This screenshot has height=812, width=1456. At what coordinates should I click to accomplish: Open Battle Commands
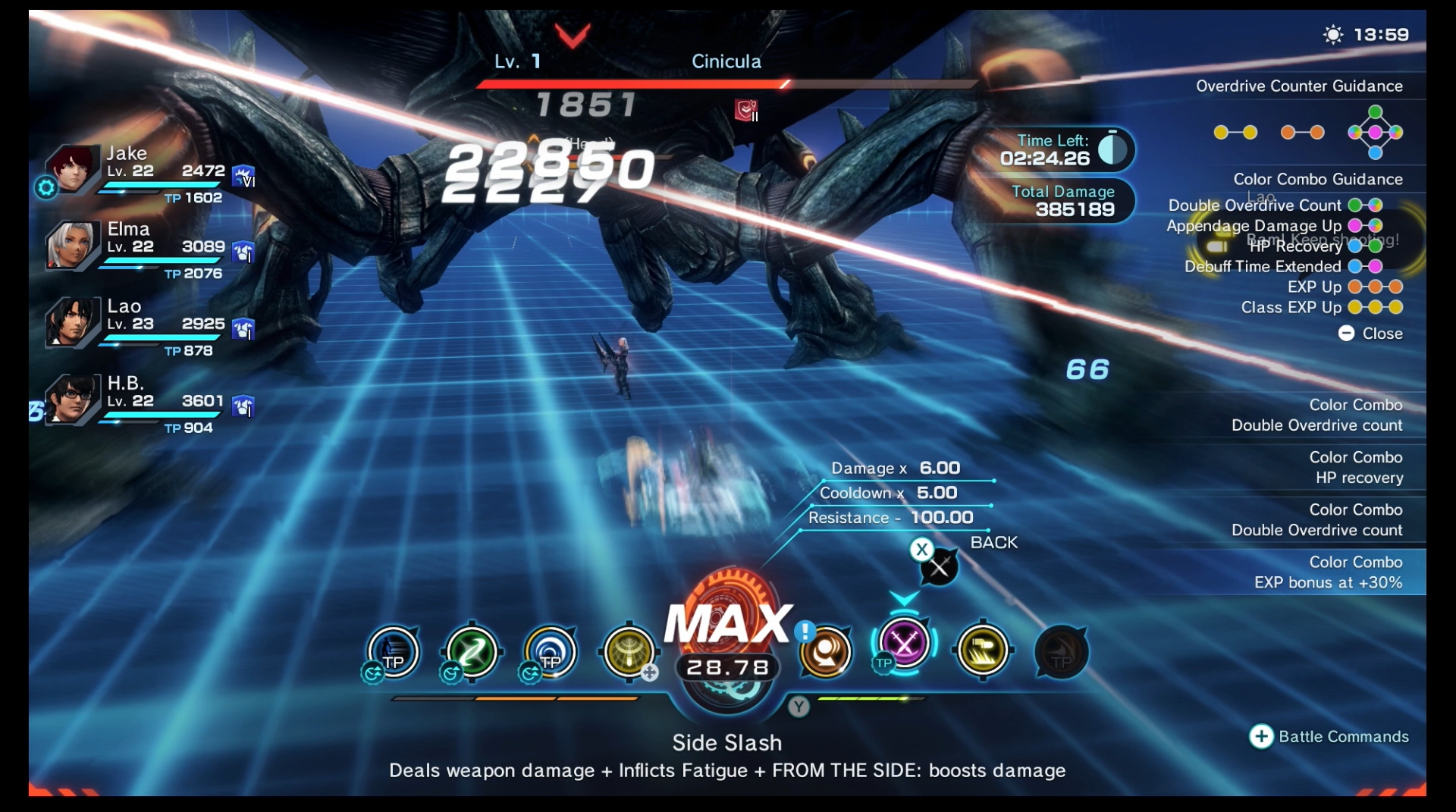click(x=1329, y=736)
